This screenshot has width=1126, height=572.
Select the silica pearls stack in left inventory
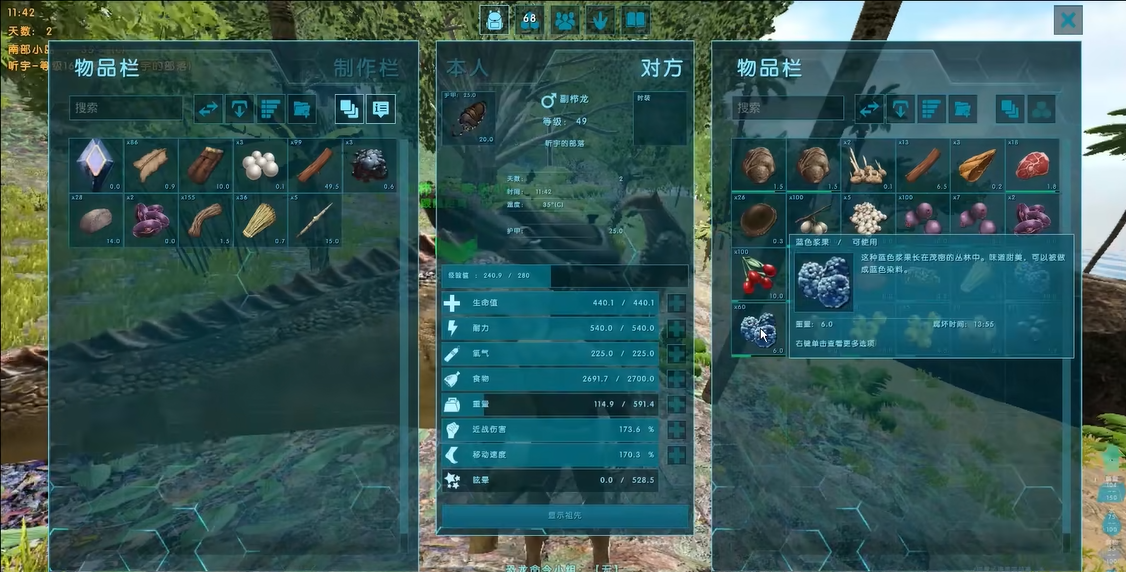(260, 165)
